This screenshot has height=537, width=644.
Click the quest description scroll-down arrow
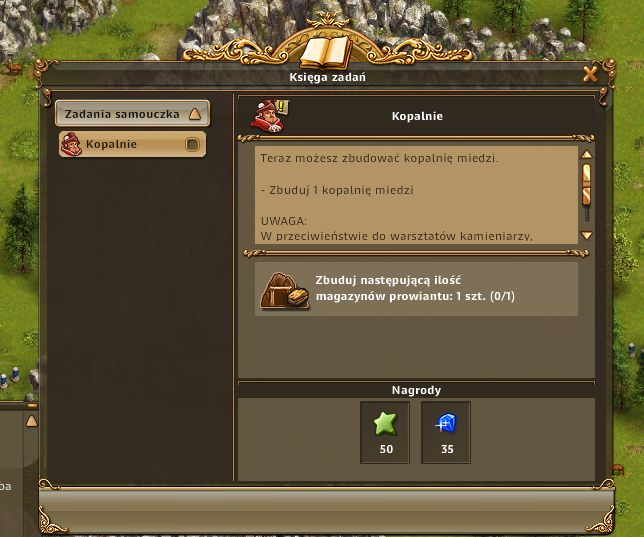click(x=587, y=236)
